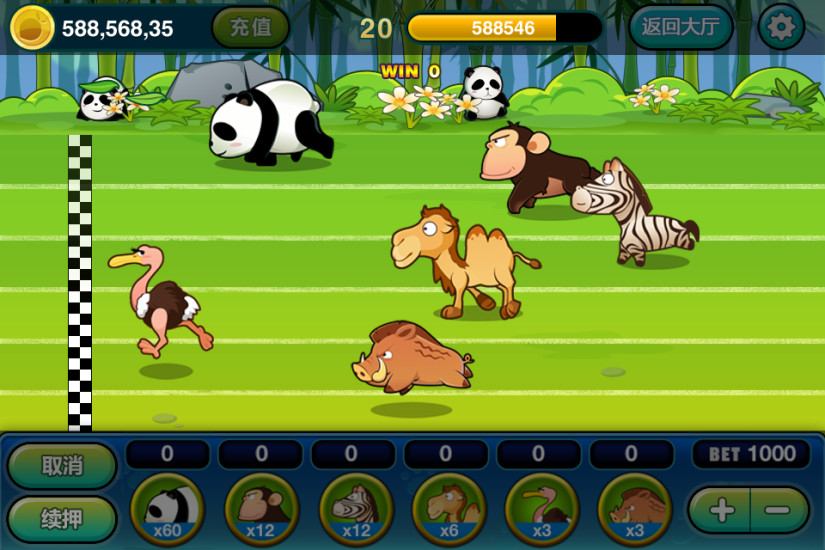Pick the wild boar x3 betting icon
Screen dimensions: 825x550
(634, 508)
